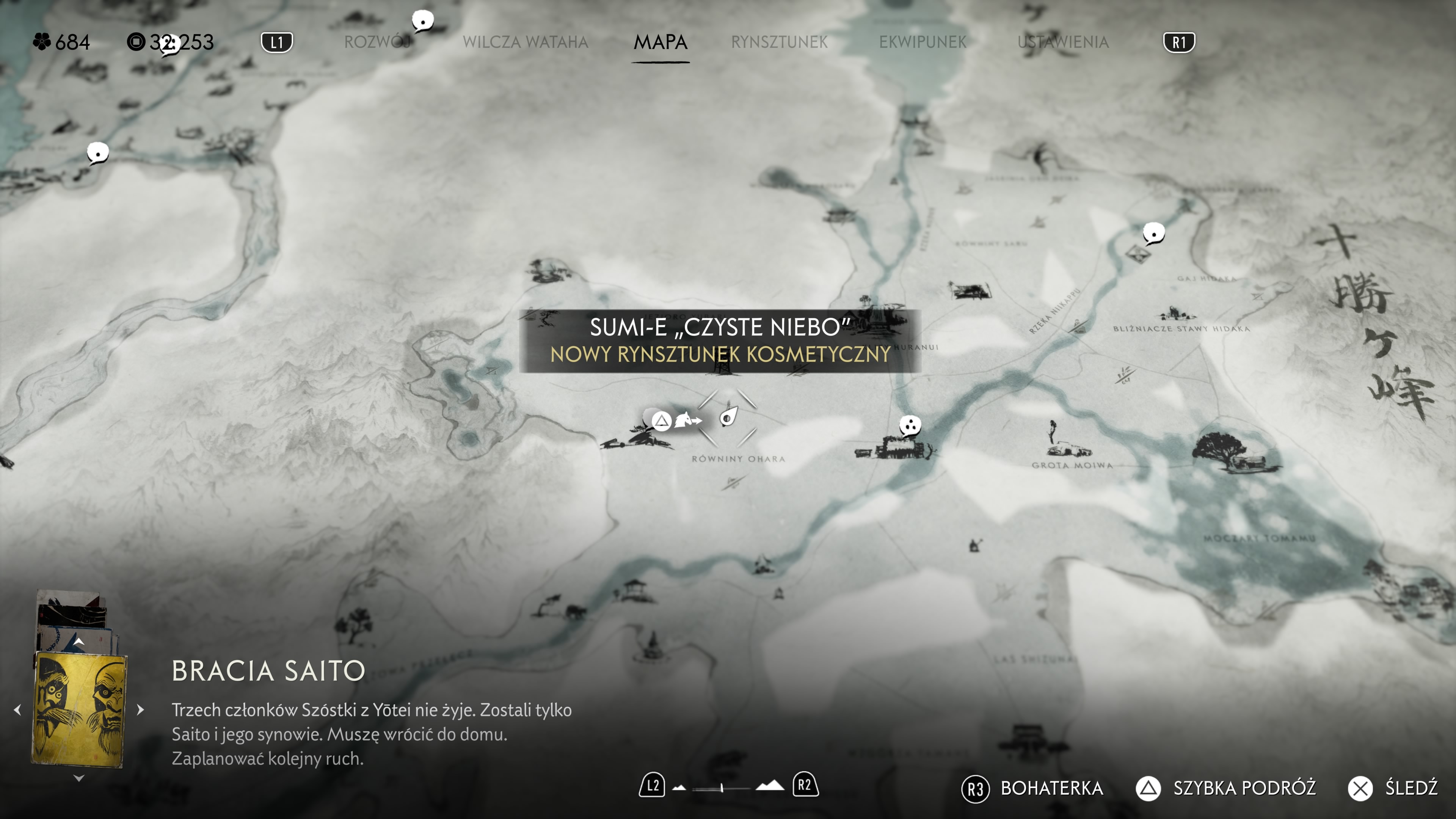Select the Mapa tab

[x=660, y=42]
